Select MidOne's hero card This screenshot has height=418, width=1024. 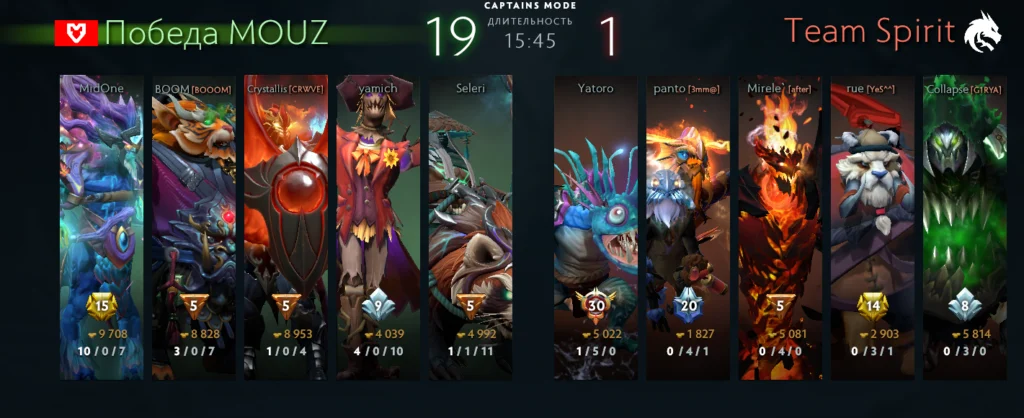pos(101,225)
